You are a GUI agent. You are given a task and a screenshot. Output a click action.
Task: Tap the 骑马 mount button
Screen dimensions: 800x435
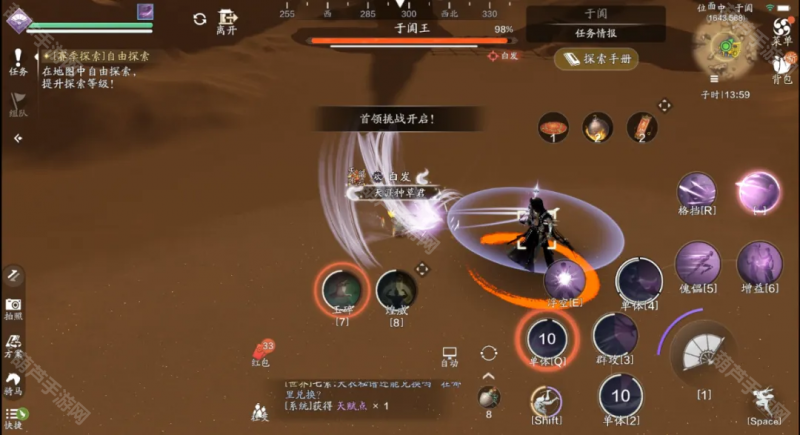(x=14, y=381)
